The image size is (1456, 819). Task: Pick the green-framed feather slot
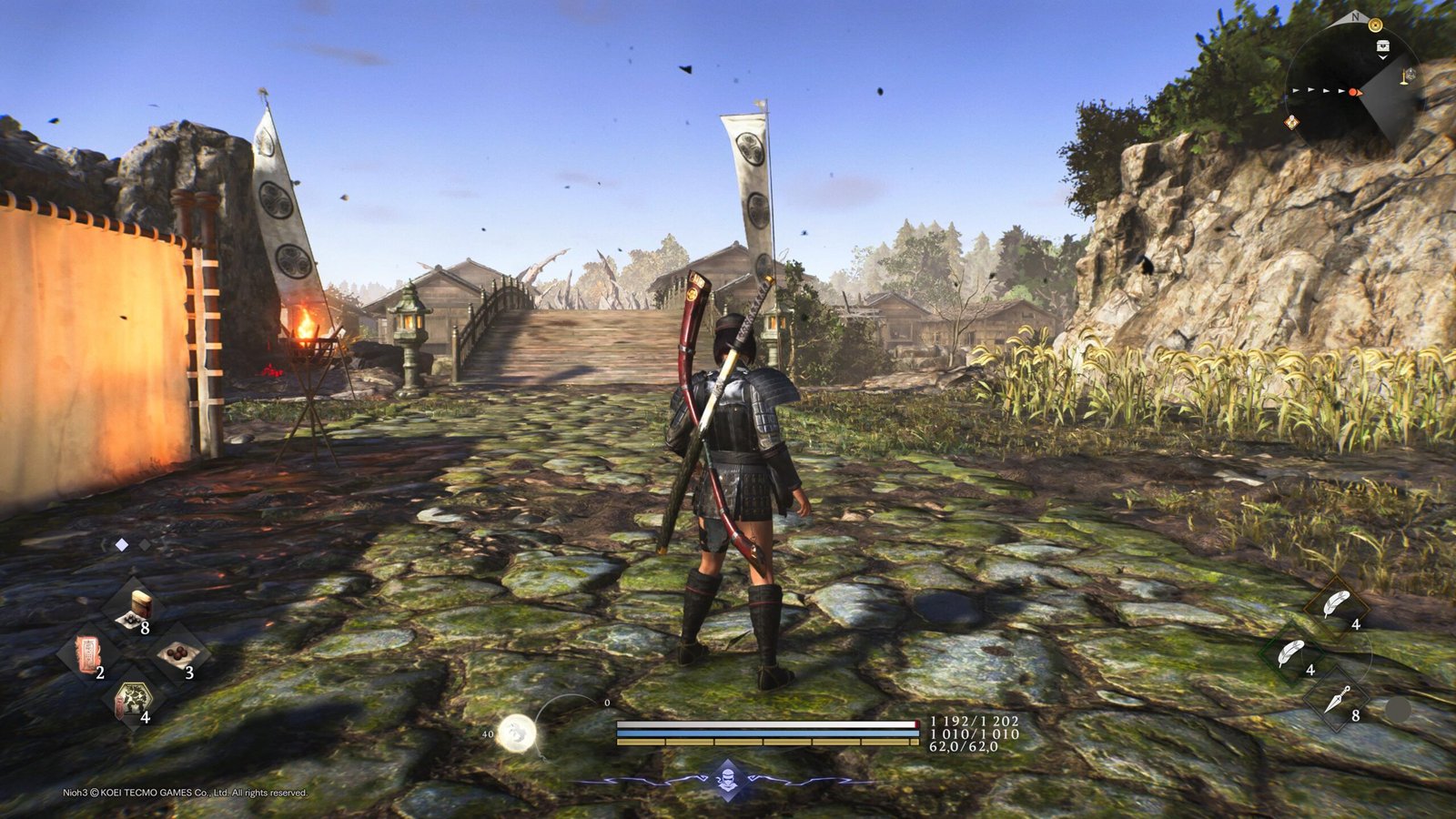point(1290,652)
